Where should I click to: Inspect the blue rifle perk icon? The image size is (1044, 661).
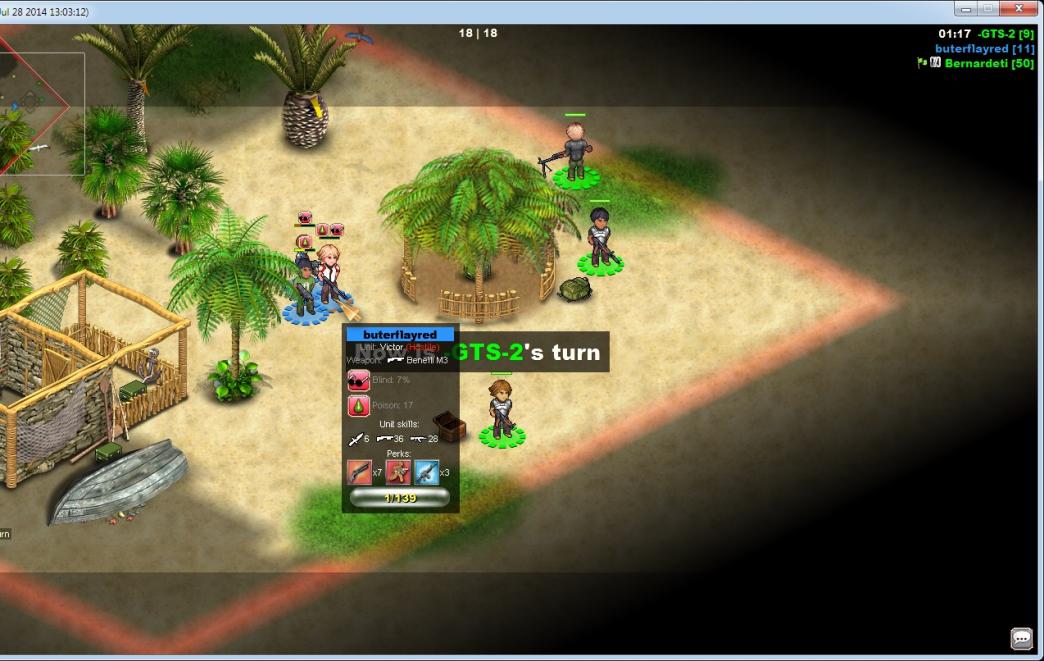[427, 472]
